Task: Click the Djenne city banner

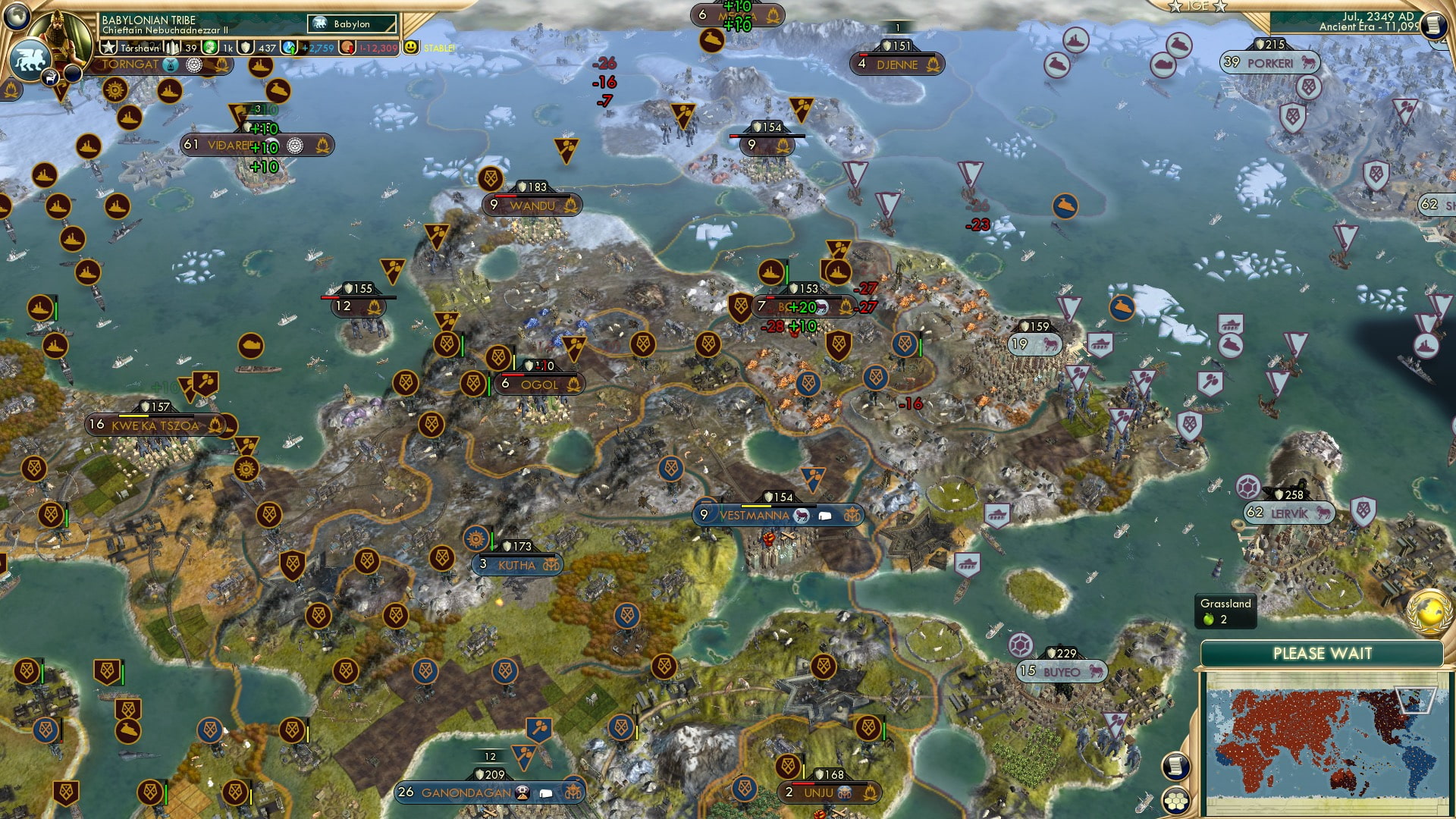Action: pos(897,64)
